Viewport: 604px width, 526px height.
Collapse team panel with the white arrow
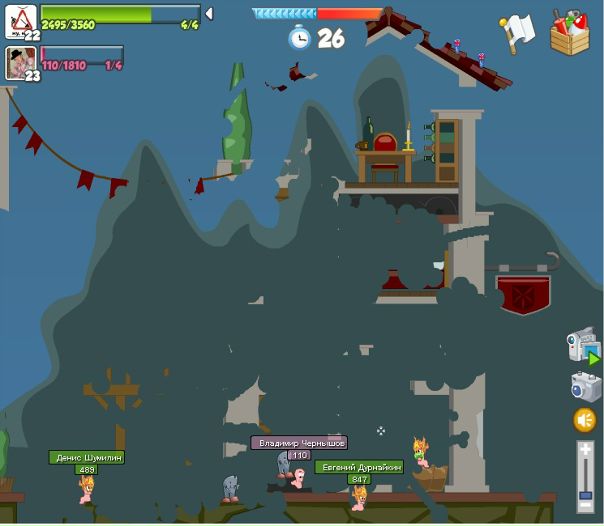pos(209,14)
